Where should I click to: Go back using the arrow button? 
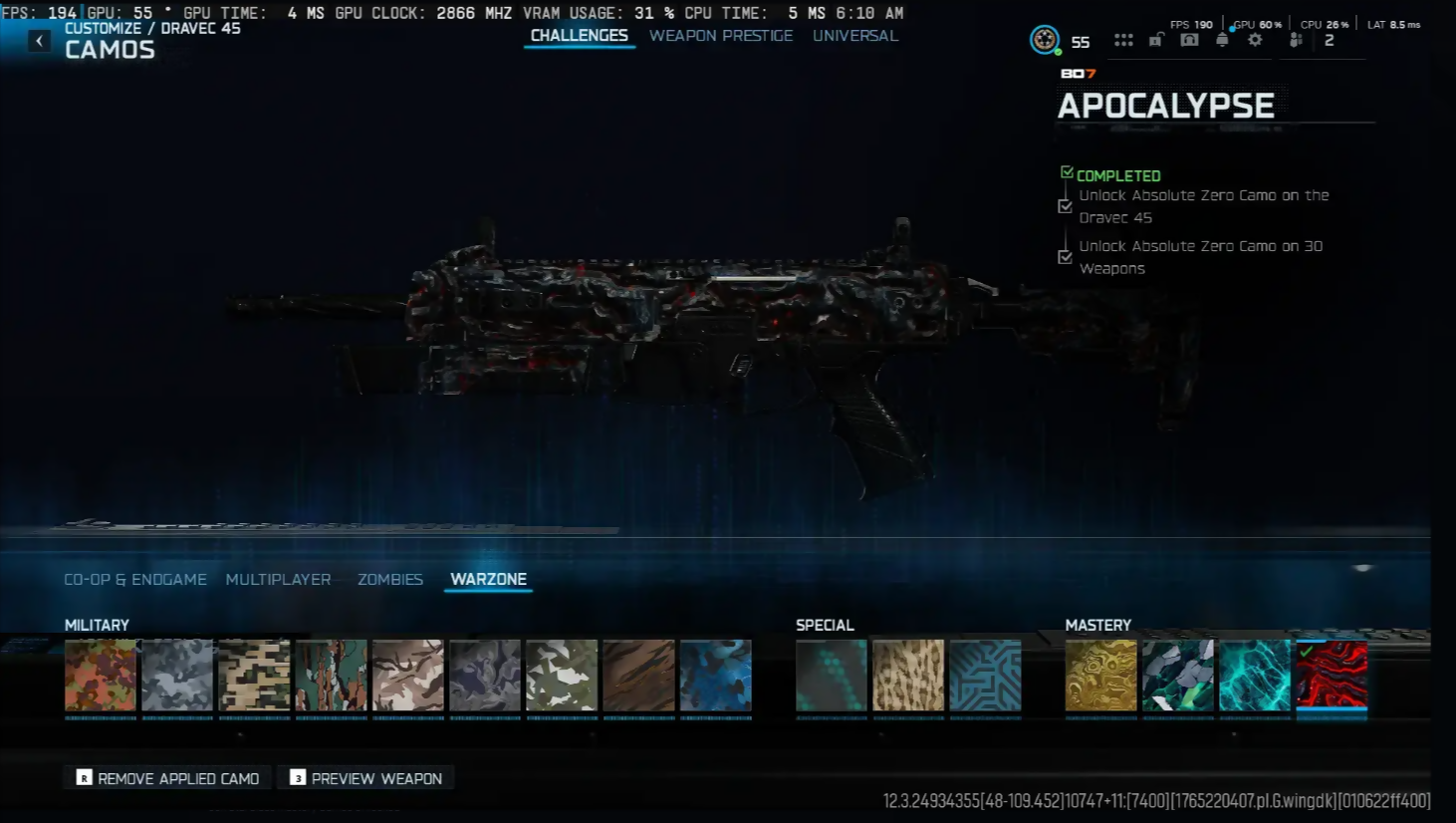coord(39,41)
